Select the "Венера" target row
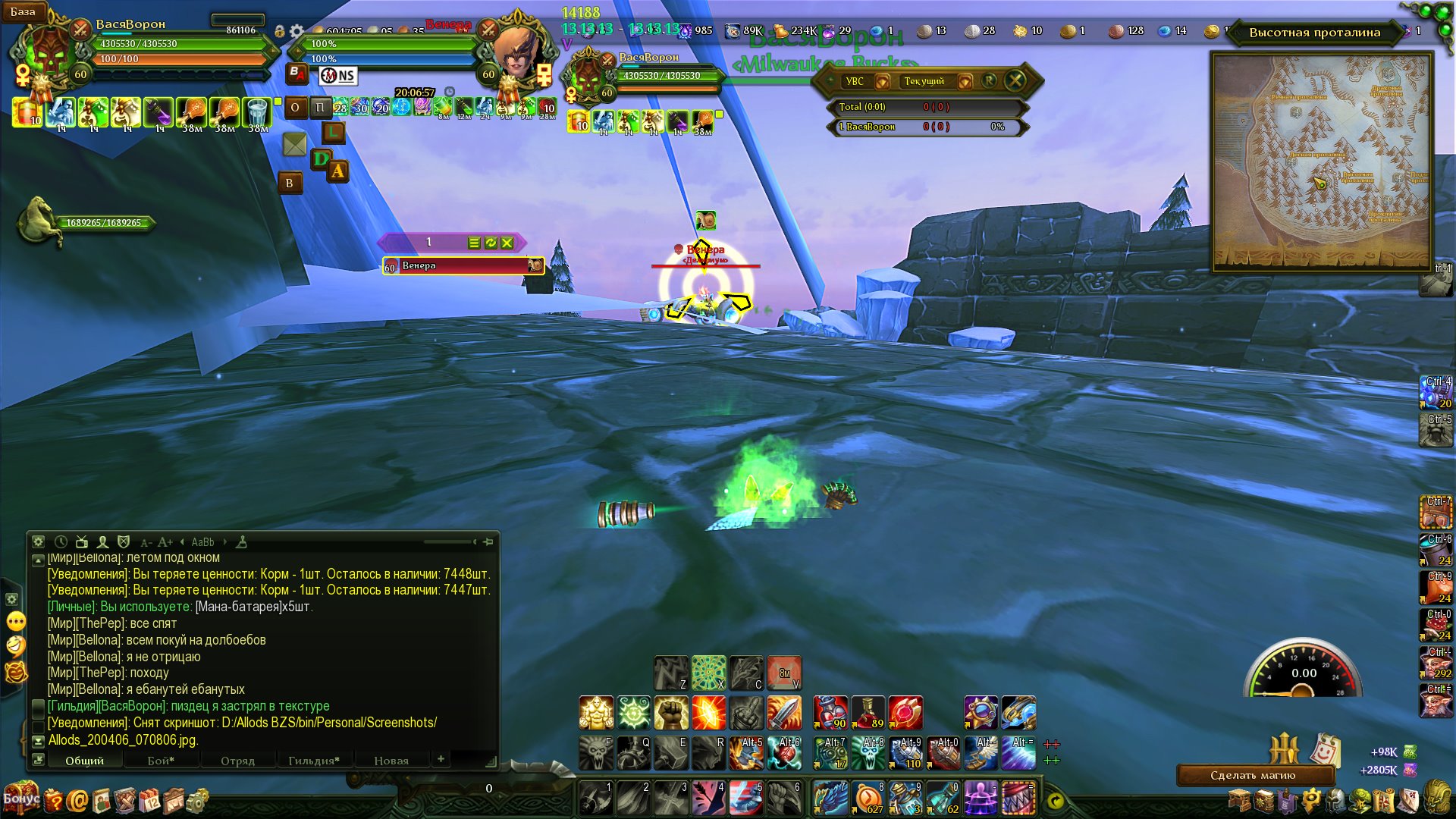Screen dimensions: 1456x819 [463, 265]
